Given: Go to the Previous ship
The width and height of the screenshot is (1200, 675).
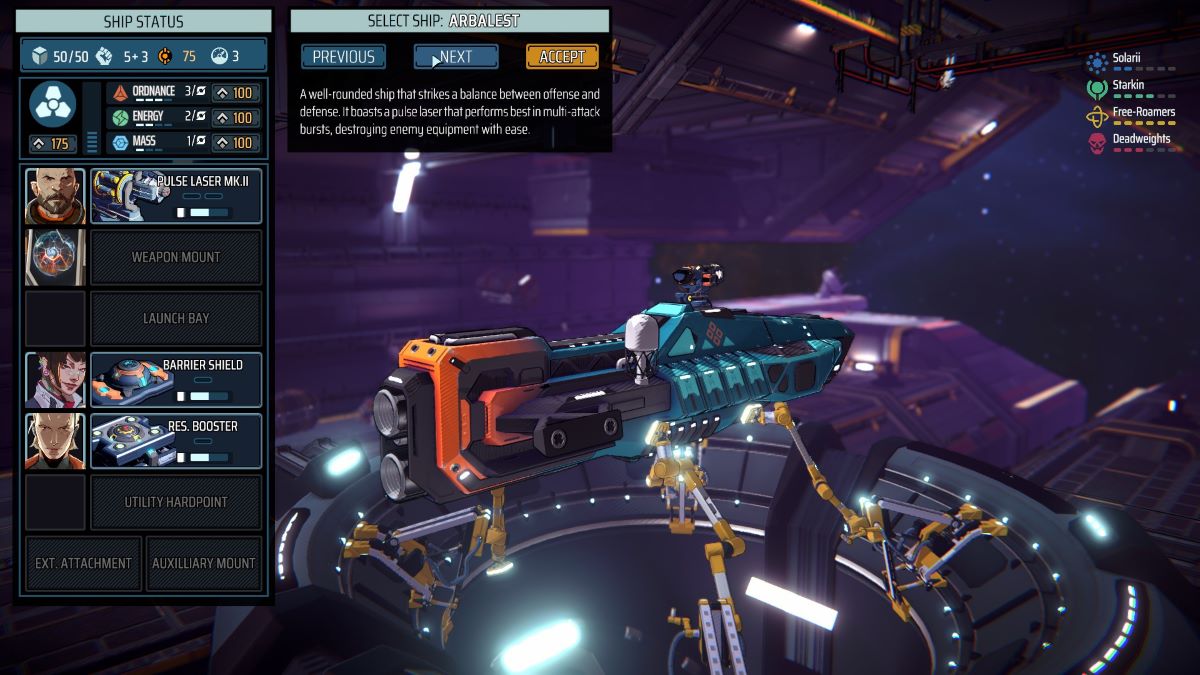Looking at the screenshot, I should [x=343, y=57].
